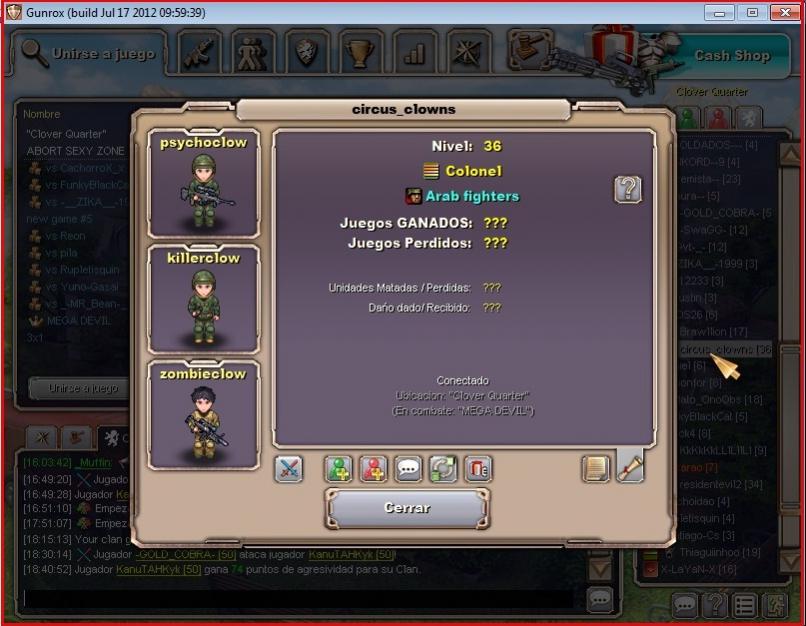Select the psychoclow soldier portrait

pos(204,182)
